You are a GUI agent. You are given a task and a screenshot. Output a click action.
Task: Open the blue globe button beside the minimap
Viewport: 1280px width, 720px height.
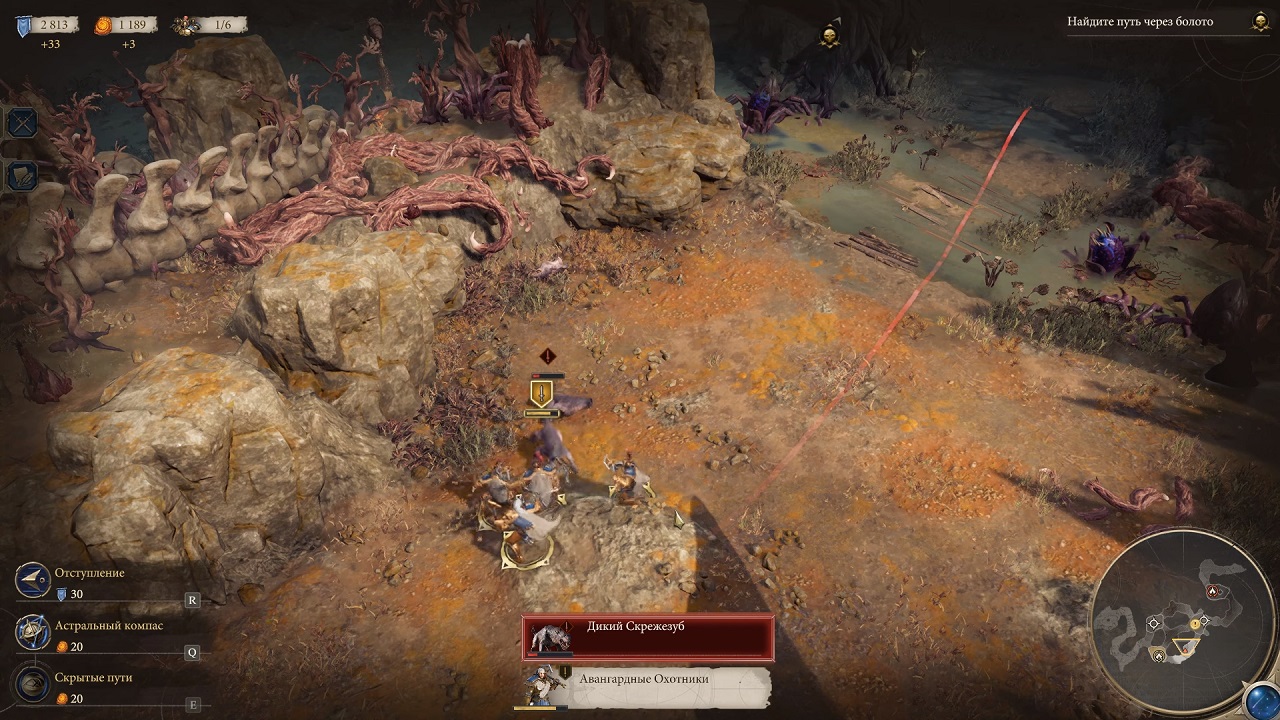point(1261,701)
